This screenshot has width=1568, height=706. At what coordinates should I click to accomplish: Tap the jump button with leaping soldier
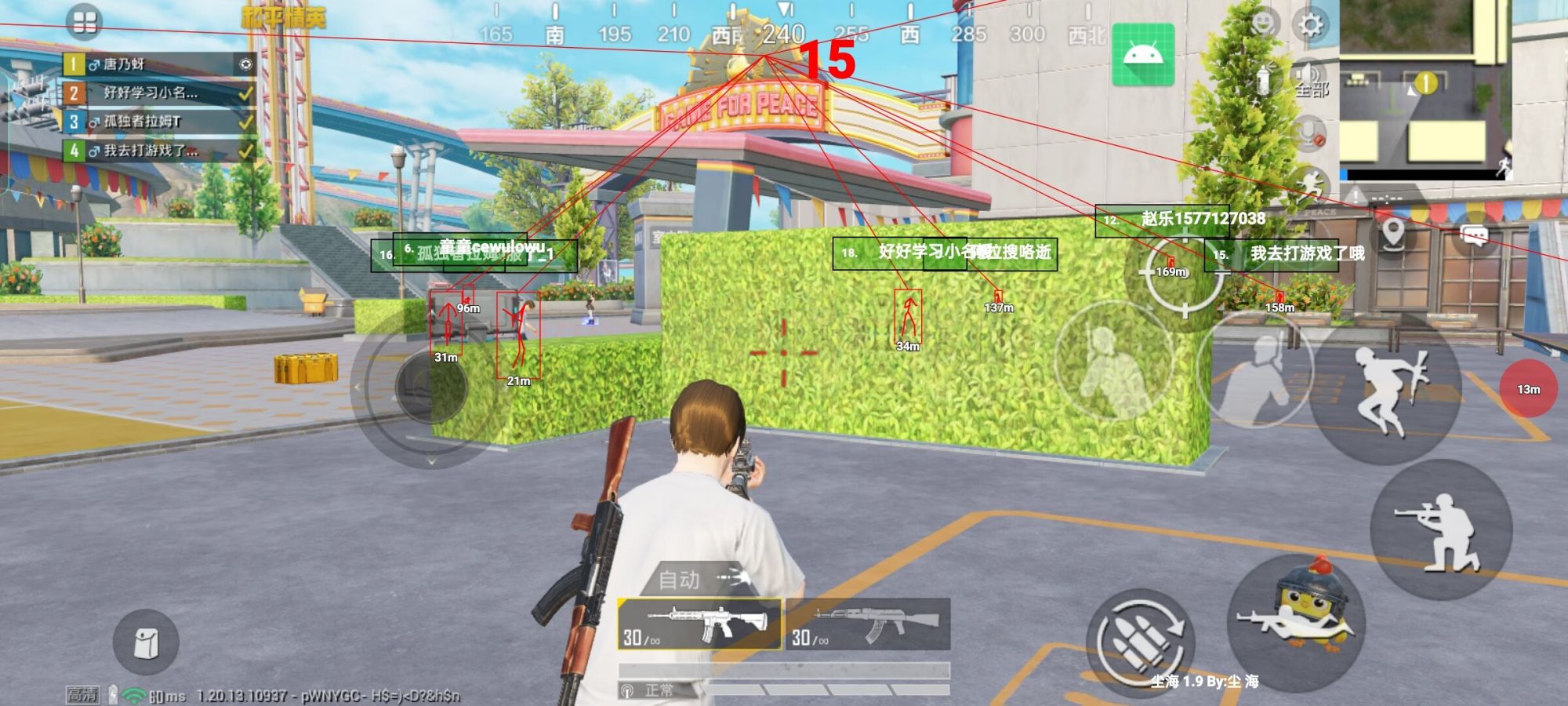click(1386, 390)
